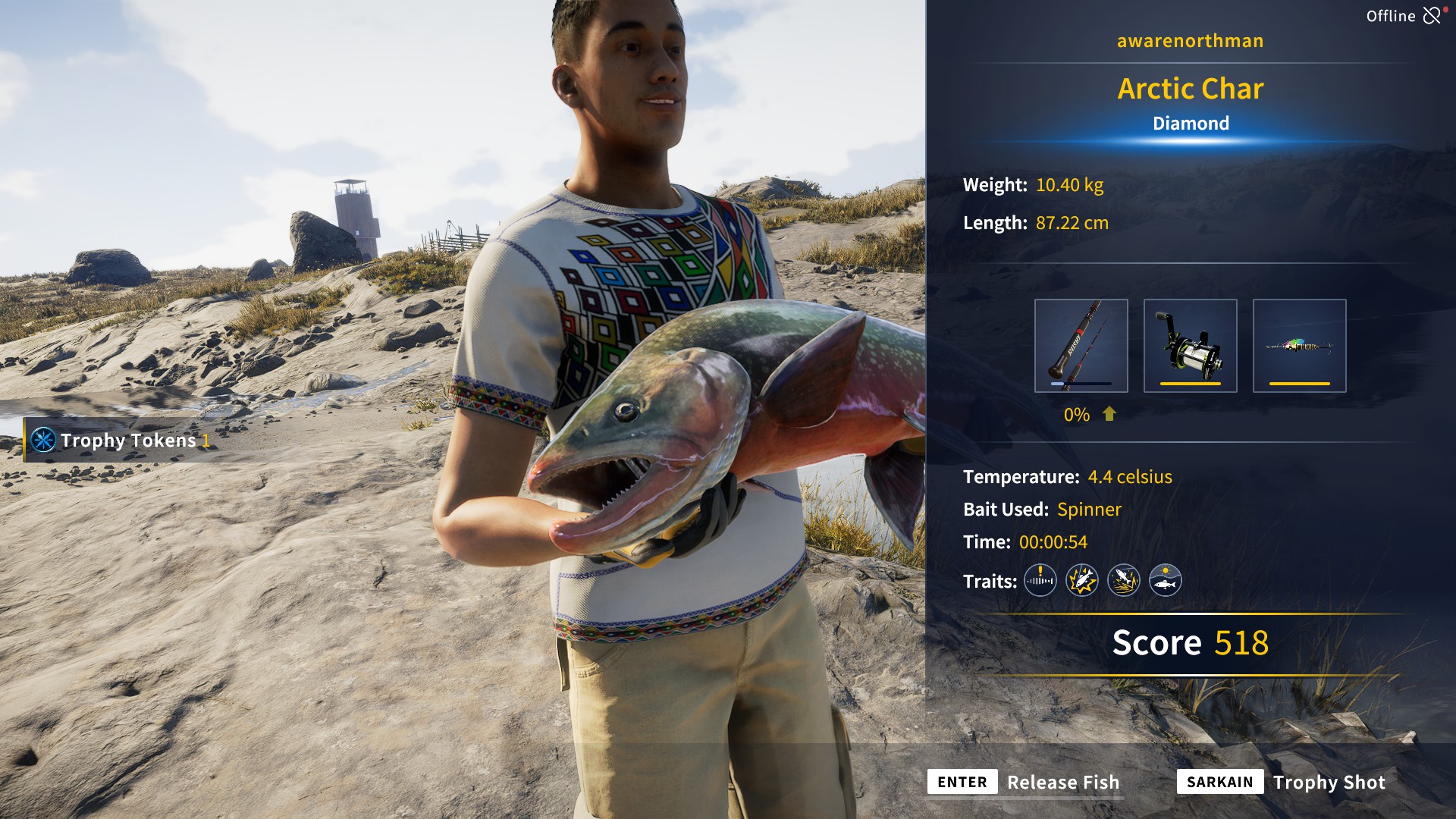Select the hooked fish strike trait icon
1456x819 pixels.
point(1082,581)
